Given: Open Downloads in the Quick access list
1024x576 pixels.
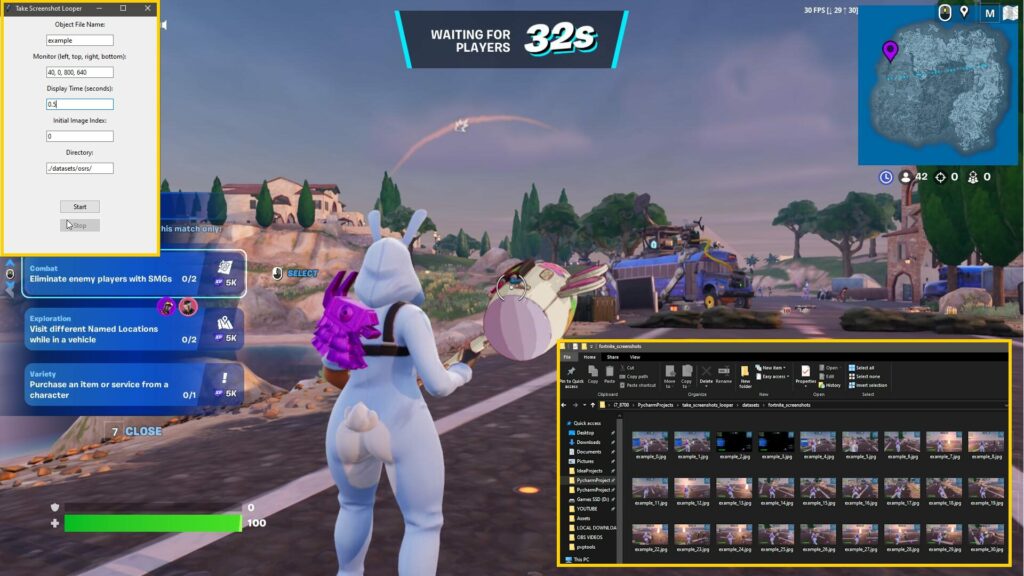Looking at the screenshot, I should (588, 442).
